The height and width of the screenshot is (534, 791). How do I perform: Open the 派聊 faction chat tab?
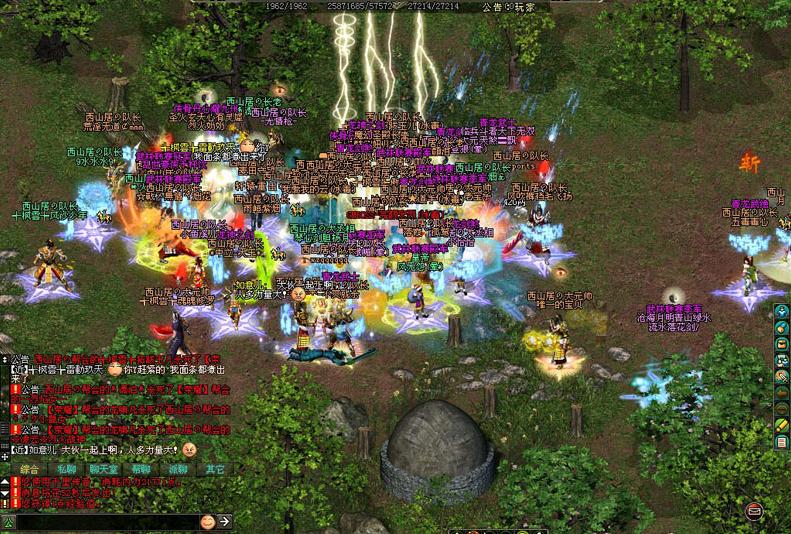point(178,468)
